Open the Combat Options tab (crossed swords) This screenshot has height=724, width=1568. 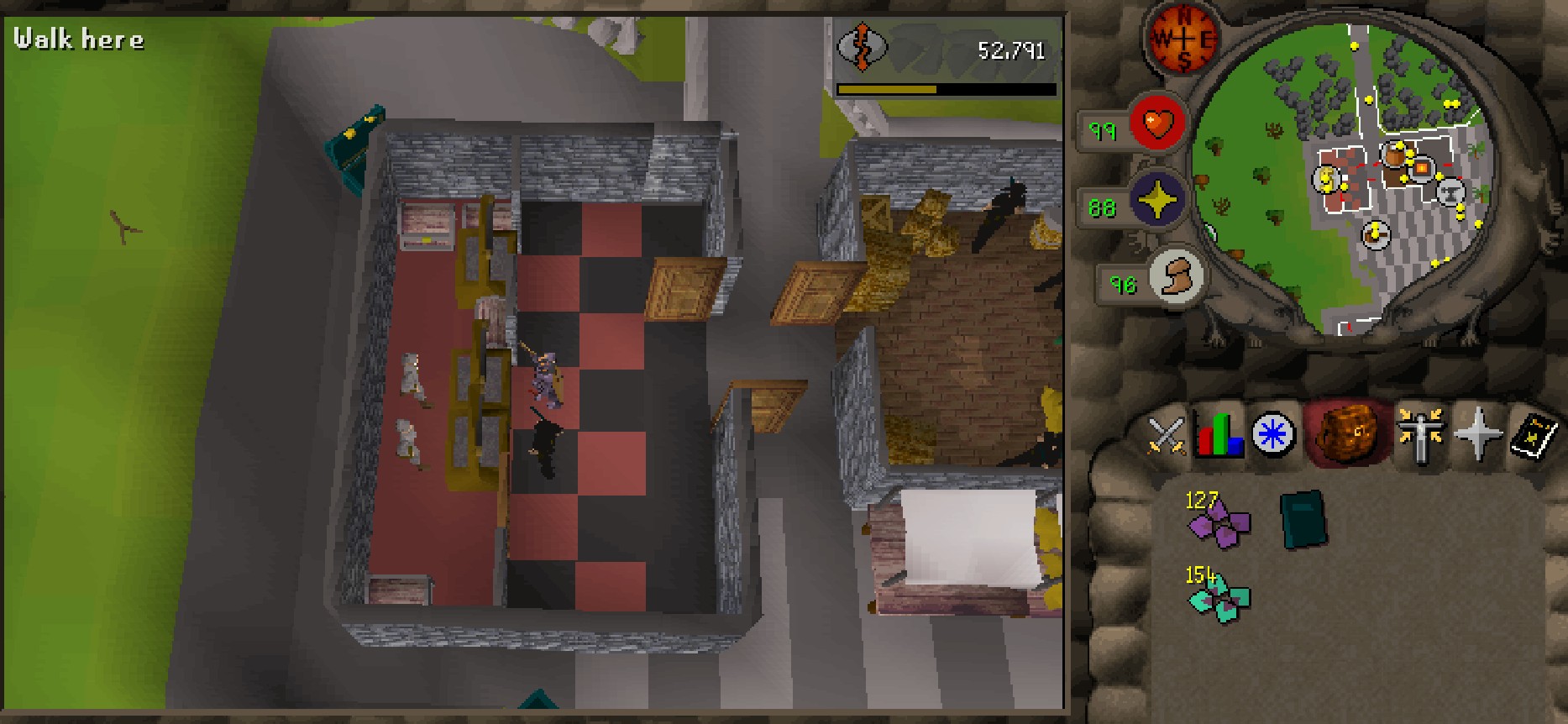click(x=1165, y=435)
